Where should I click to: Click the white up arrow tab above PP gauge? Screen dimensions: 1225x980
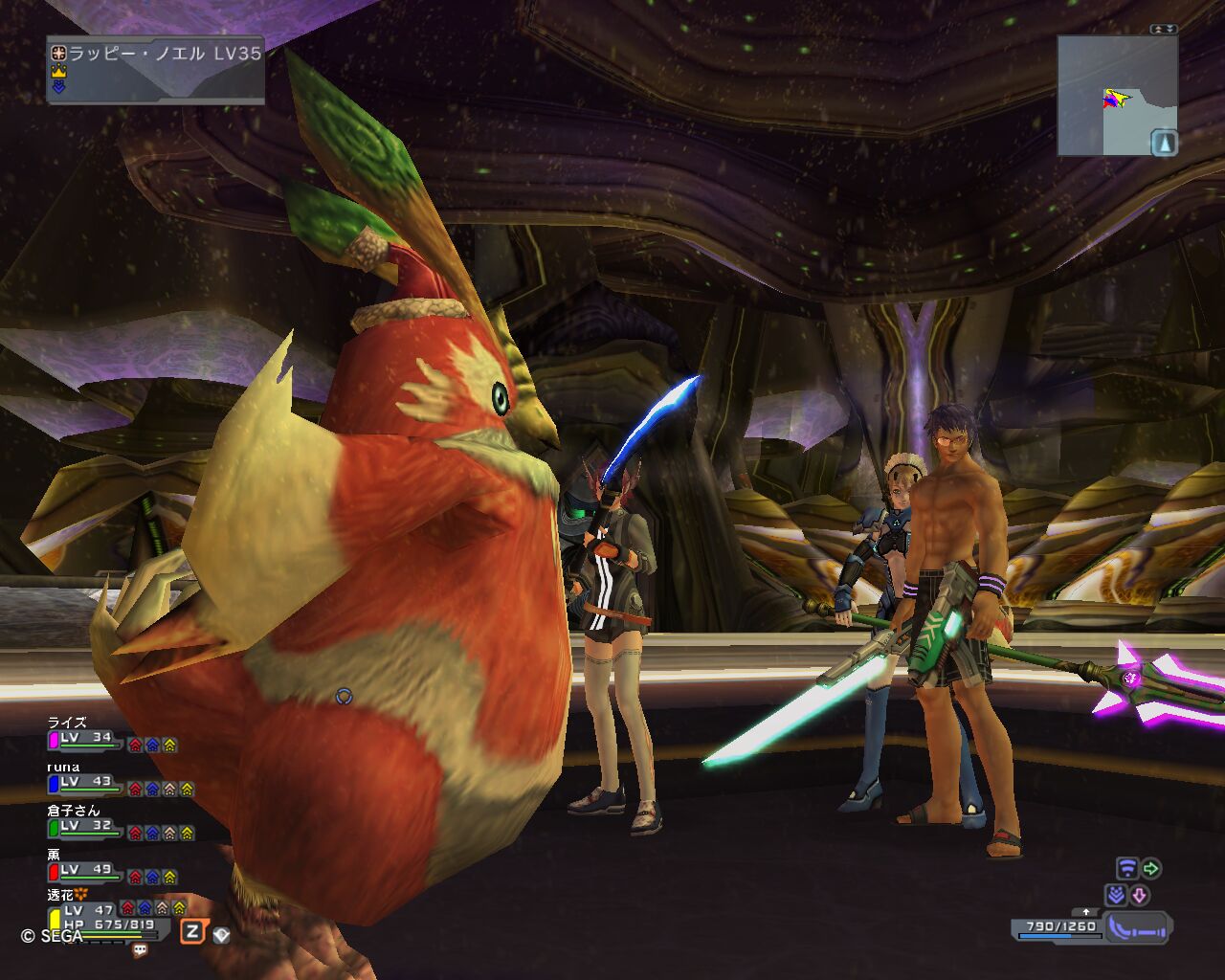point(1084,911)
